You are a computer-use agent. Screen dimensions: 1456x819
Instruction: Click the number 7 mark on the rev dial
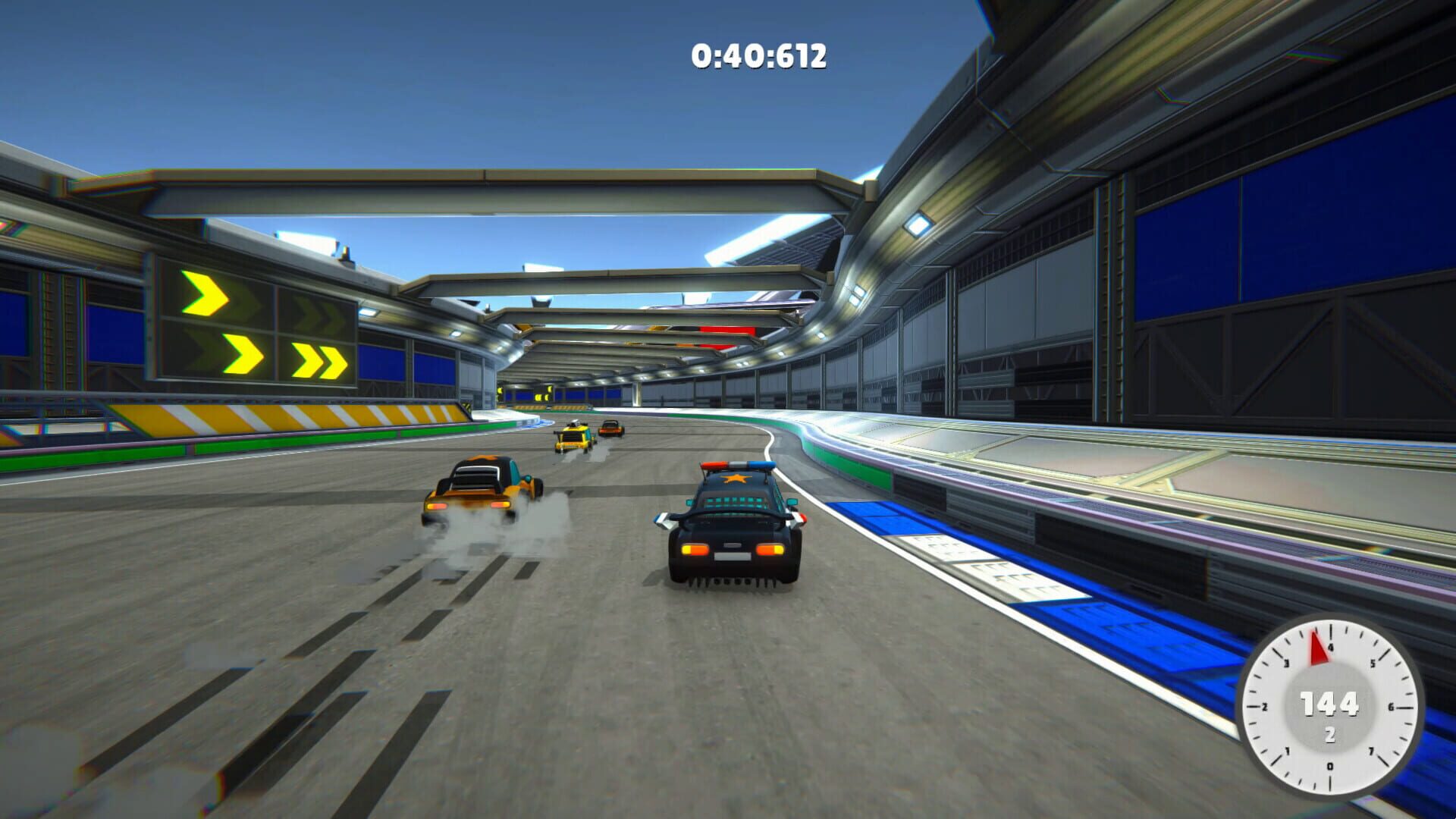(x=1372, y=752)
